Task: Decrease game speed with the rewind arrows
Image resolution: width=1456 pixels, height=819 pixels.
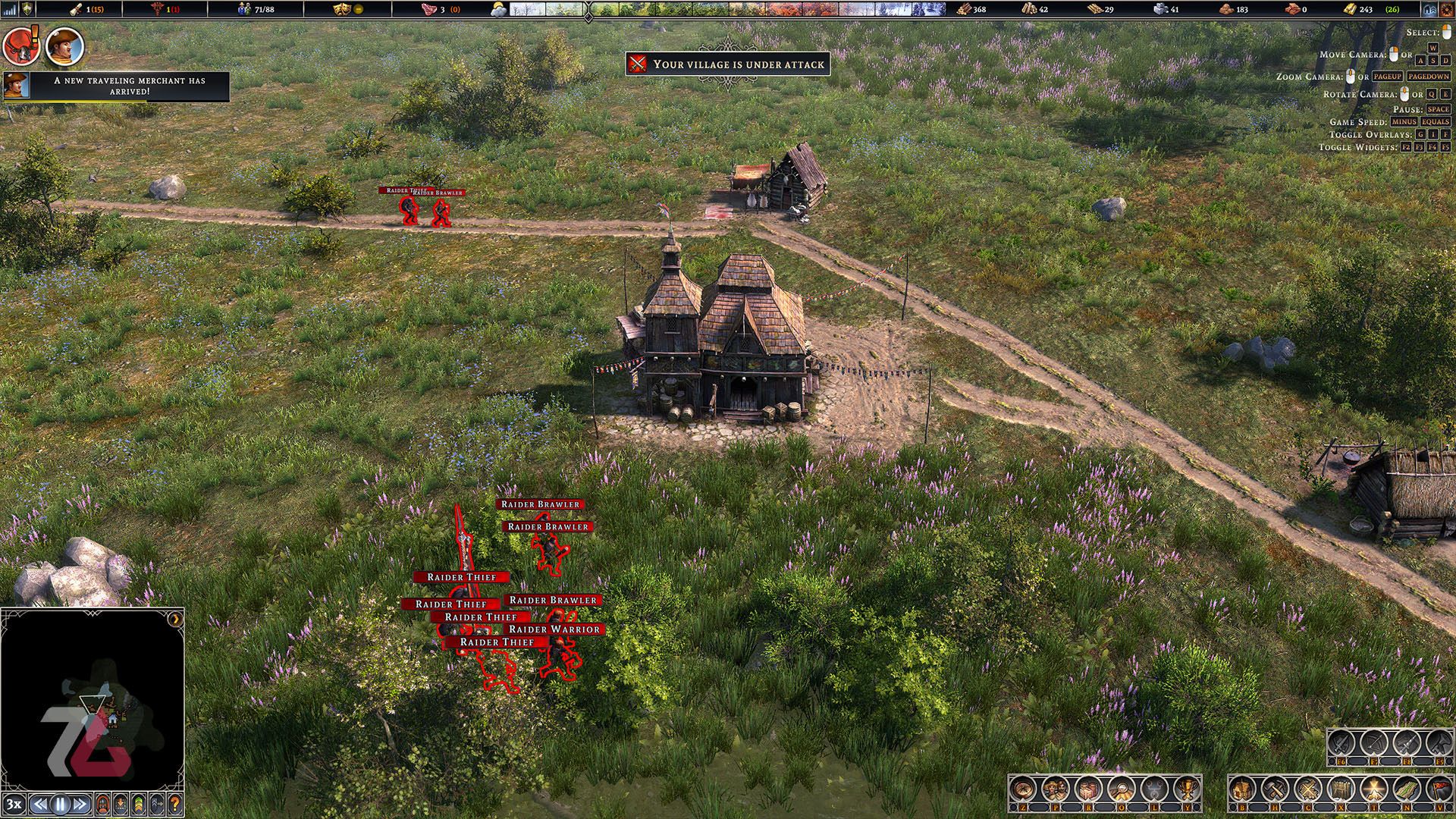Action: (41, 804)
